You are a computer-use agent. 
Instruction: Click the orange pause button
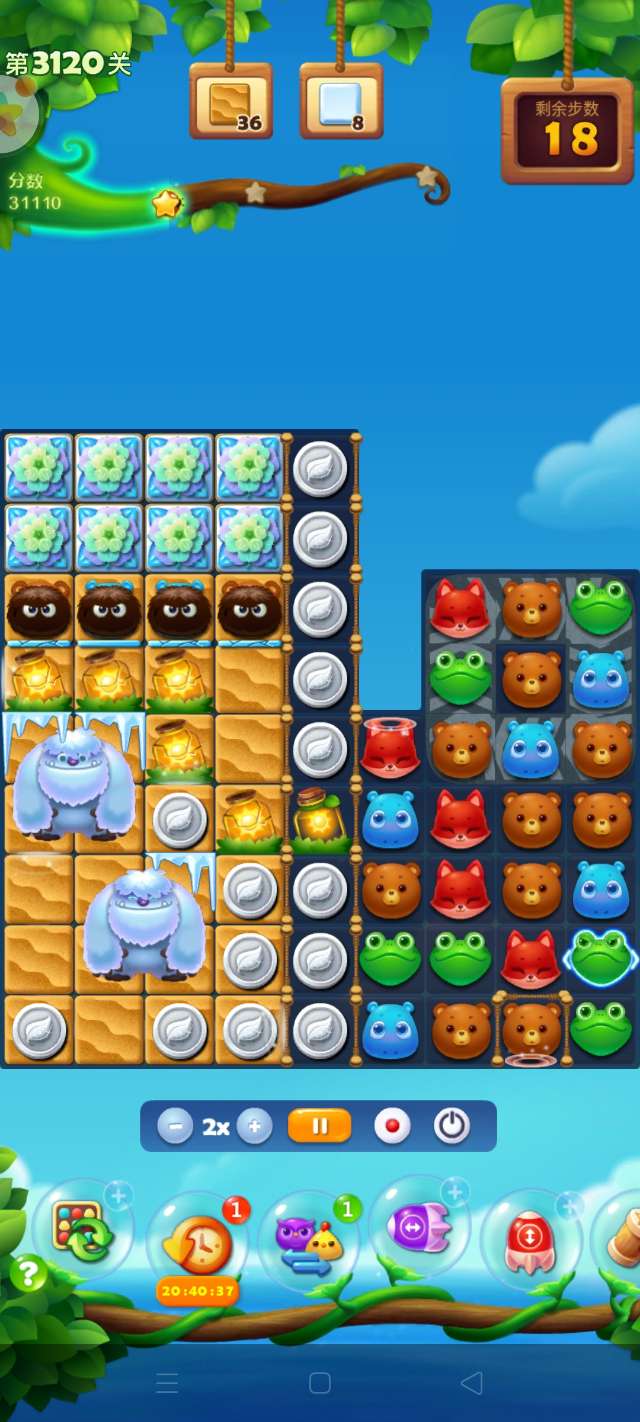click(320, 1127)
